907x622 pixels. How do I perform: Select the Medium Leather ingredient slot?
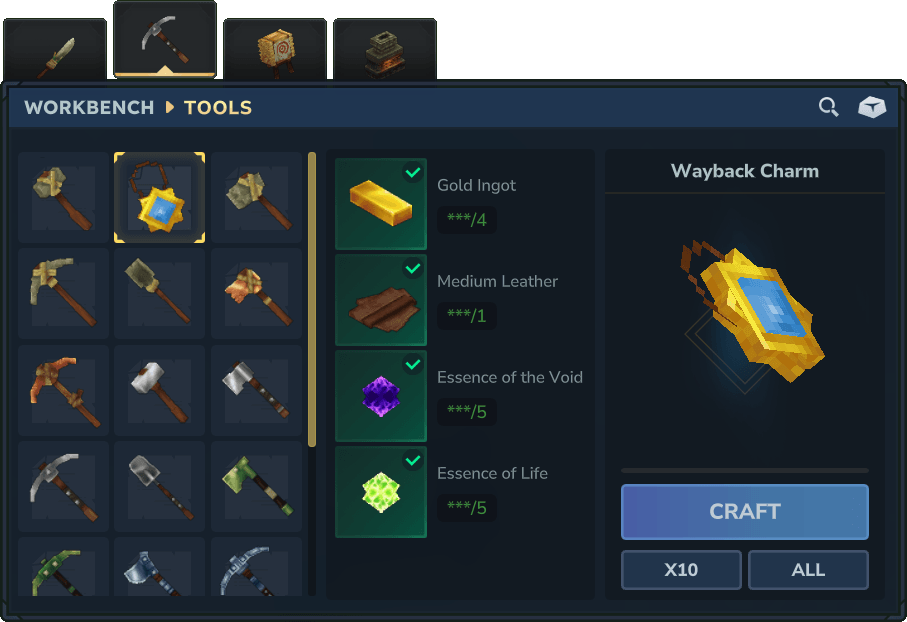pyautogui.click(x=381, y=300)
